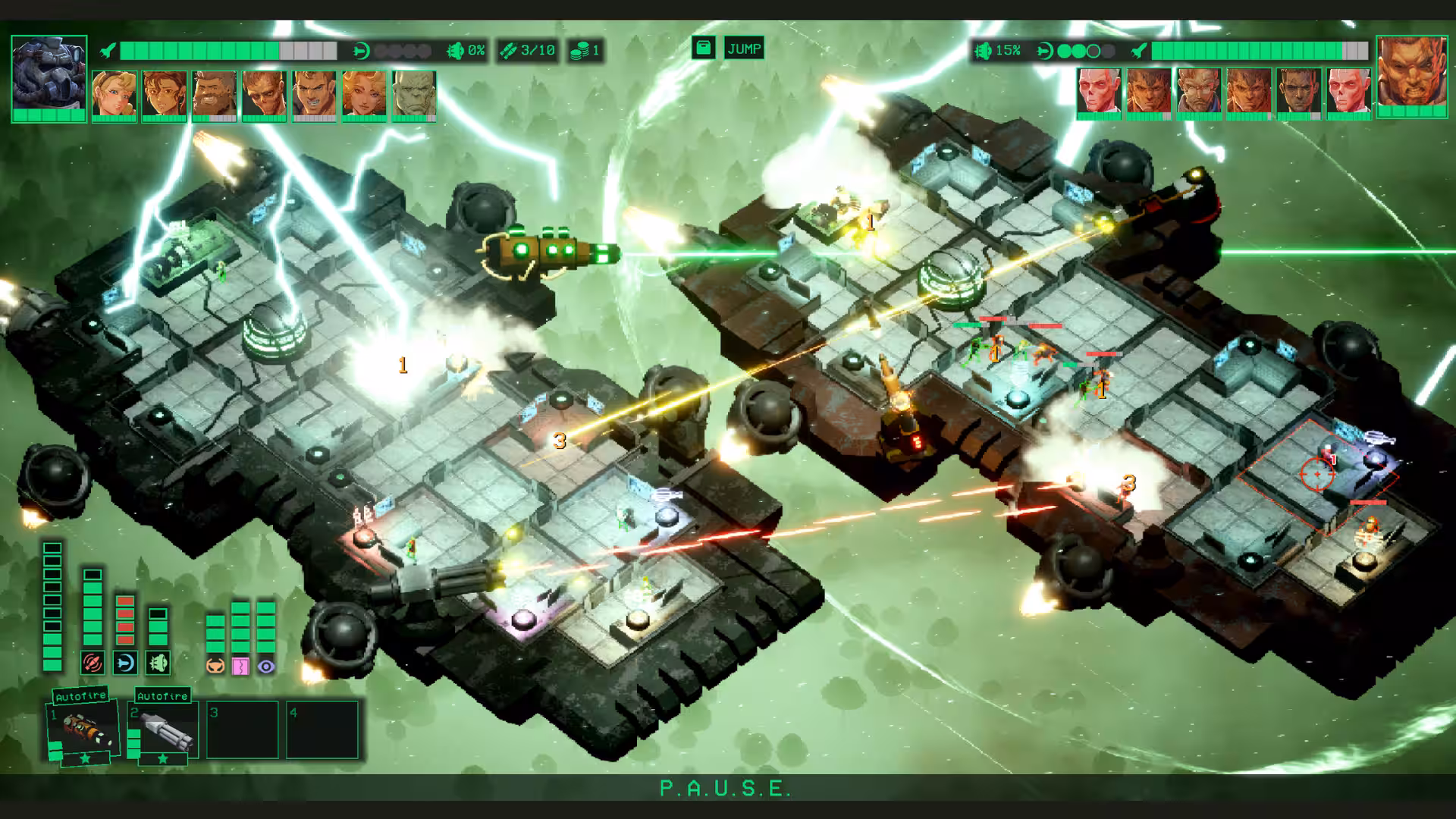The image size is (1456, 819).
Task: Select the blue engine system icon
Action: click(x=125, y=664)
